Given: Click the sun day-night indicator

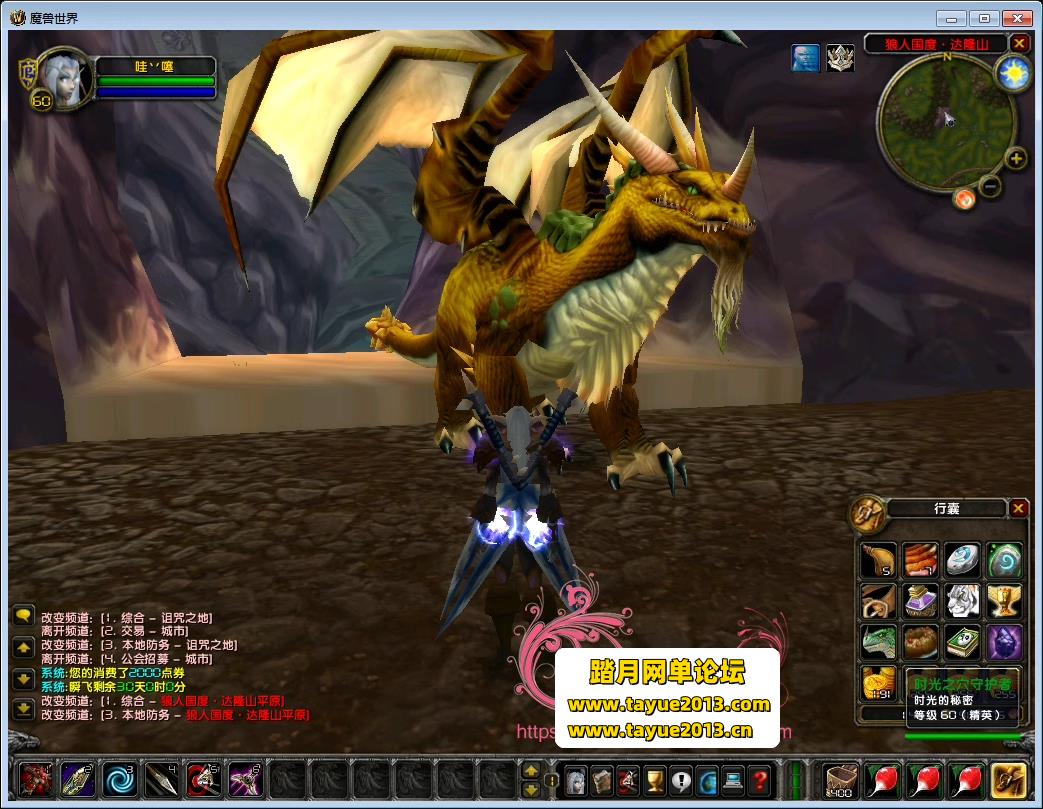Looking at the screenshot, I should pyautogui.click(x=1013, y=74).
